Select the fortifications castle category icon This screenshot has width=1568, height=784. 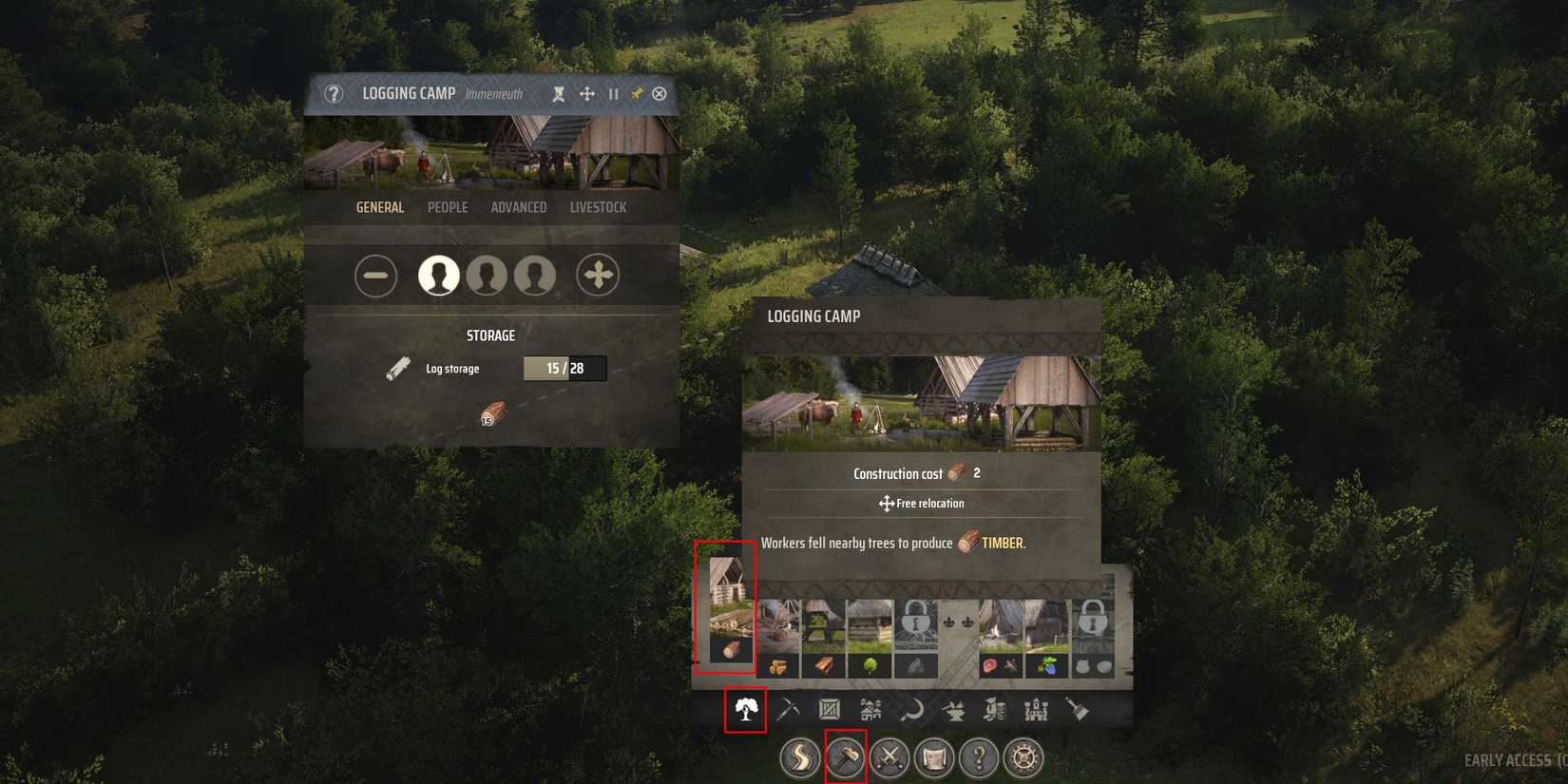click(x=1035, y=709)
